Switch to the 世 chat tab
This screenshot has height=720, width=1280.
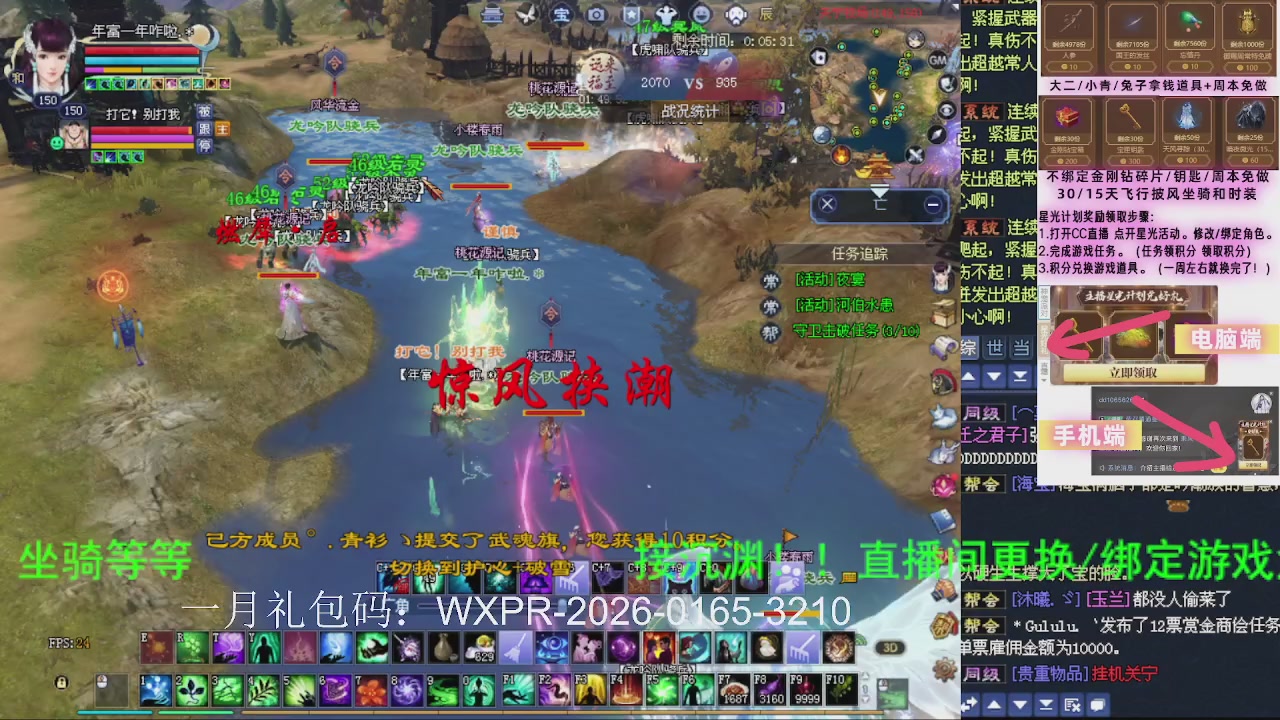click(993, 347)
